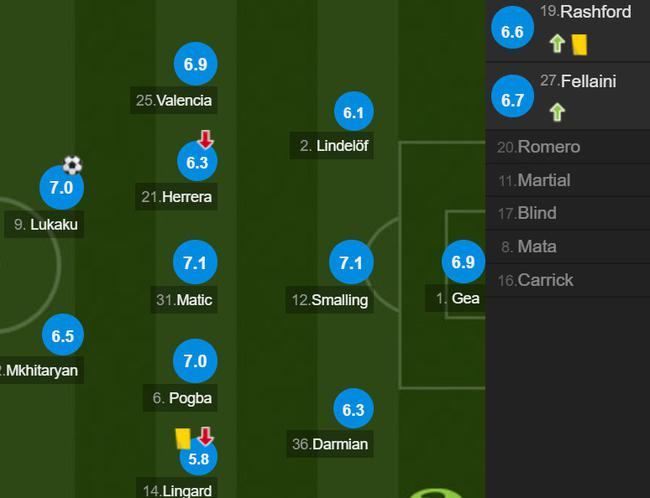Image resolution: width=650 pixels, height=498 pixels.
Task: Select Carrick from the bench list
Action: 567,280
